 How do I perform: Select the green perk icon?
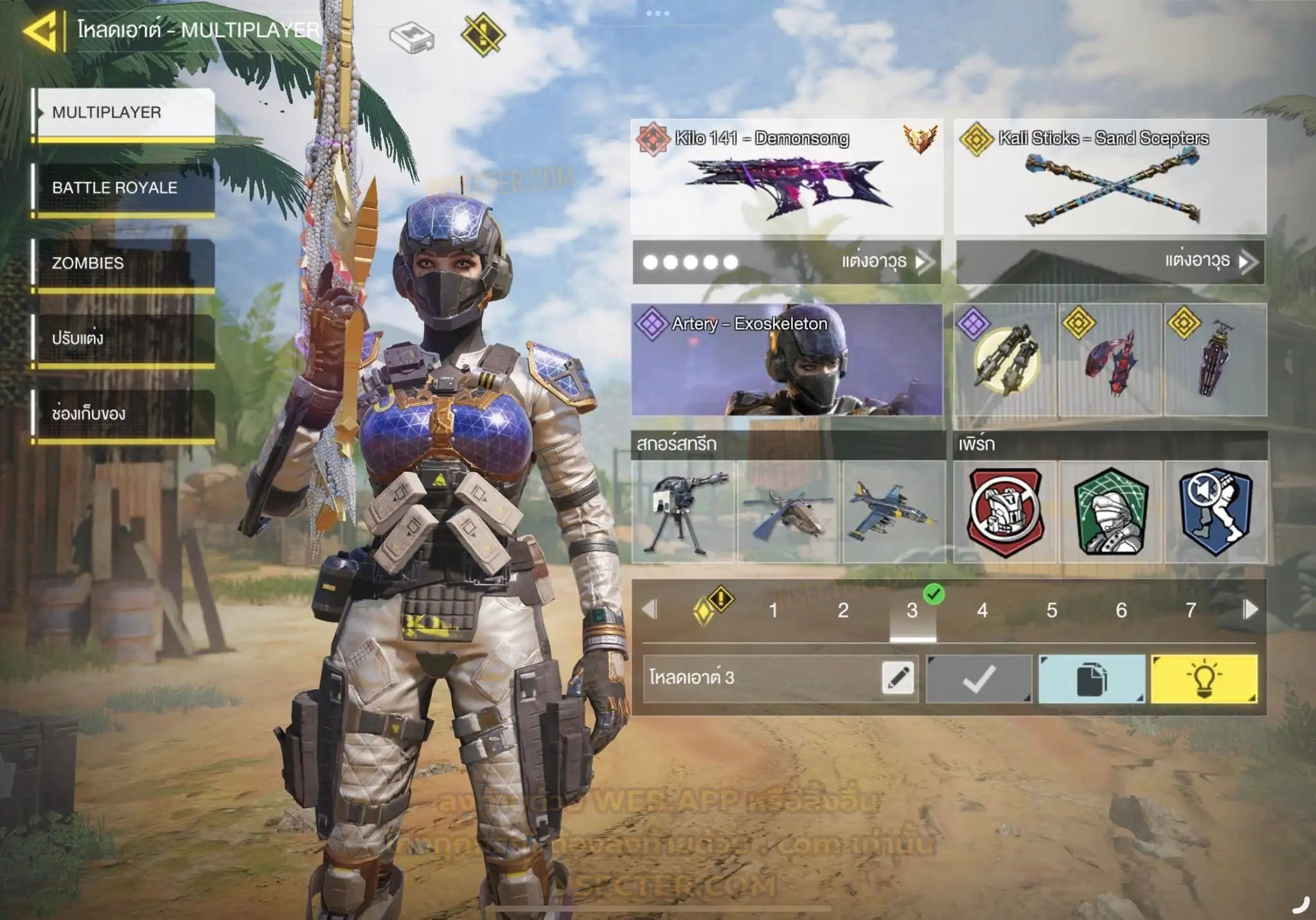click(x=1110, y=512)
